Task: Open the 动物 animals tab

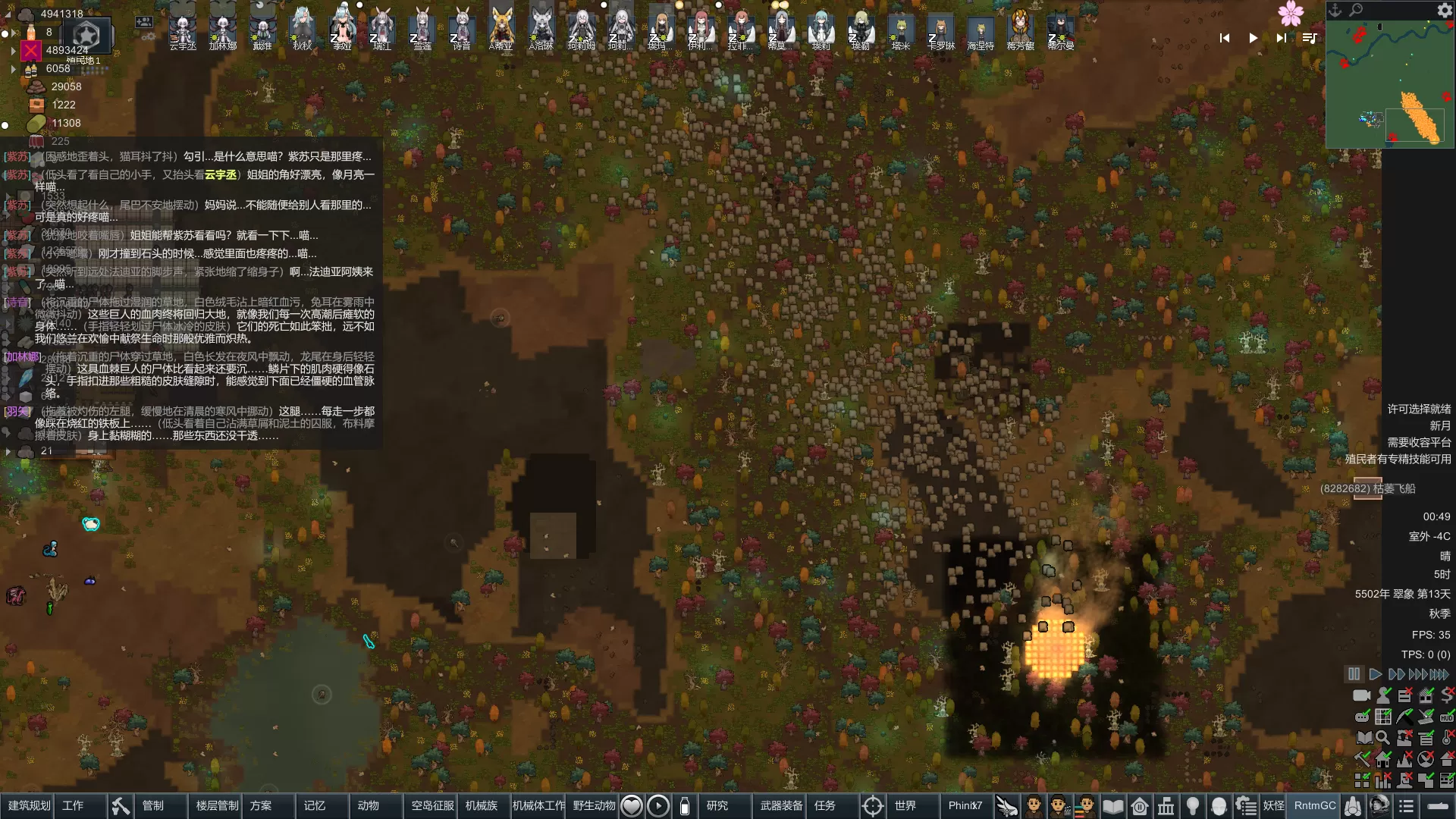Action: (368, 805)
